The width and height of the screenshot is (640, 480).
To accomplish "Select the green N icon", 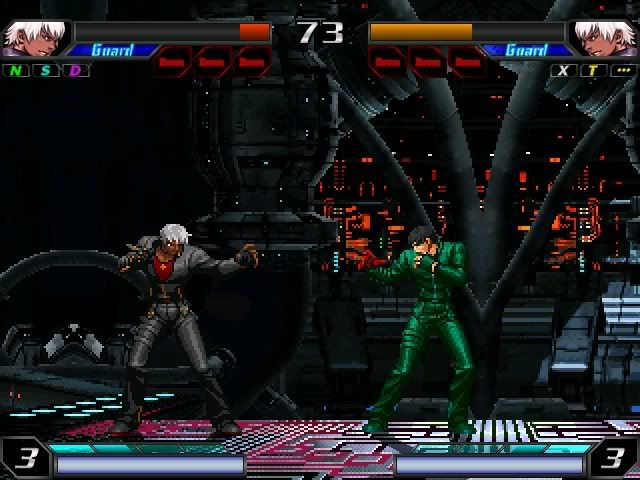I will [x=17, y=71].
